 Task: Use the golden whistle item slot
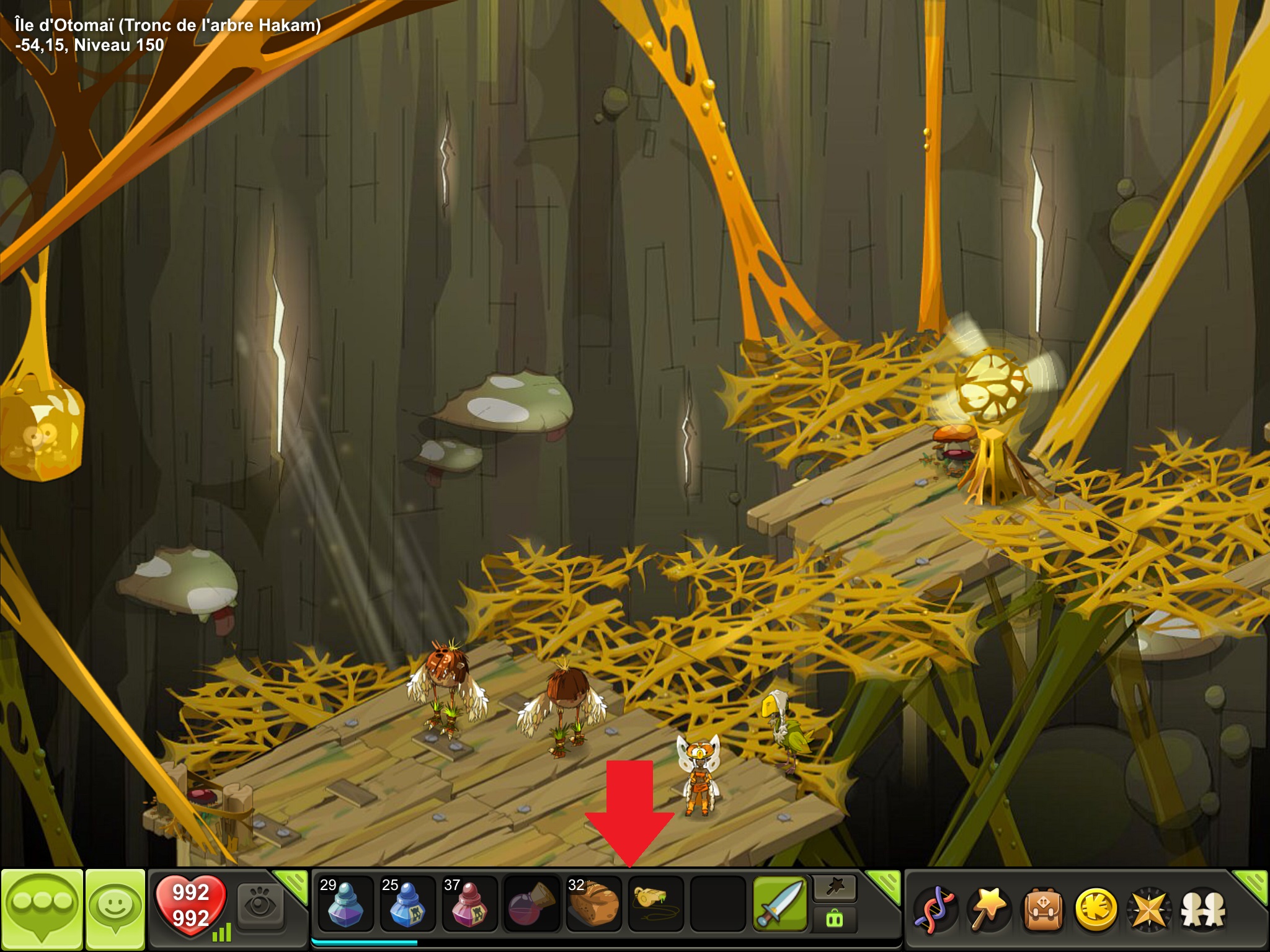655,904
